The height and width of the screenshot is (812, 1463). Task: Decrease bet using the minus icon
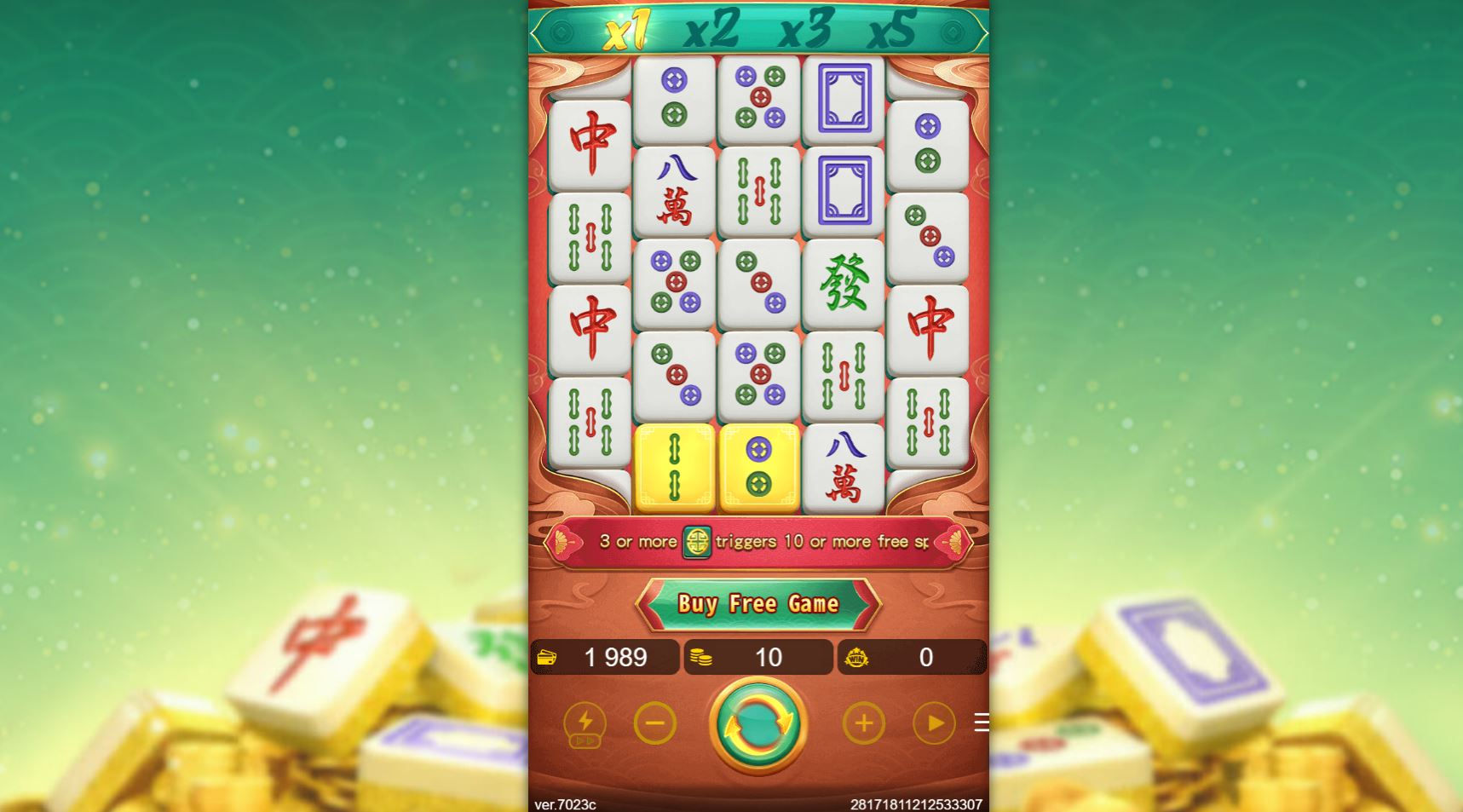click(654, 723)
